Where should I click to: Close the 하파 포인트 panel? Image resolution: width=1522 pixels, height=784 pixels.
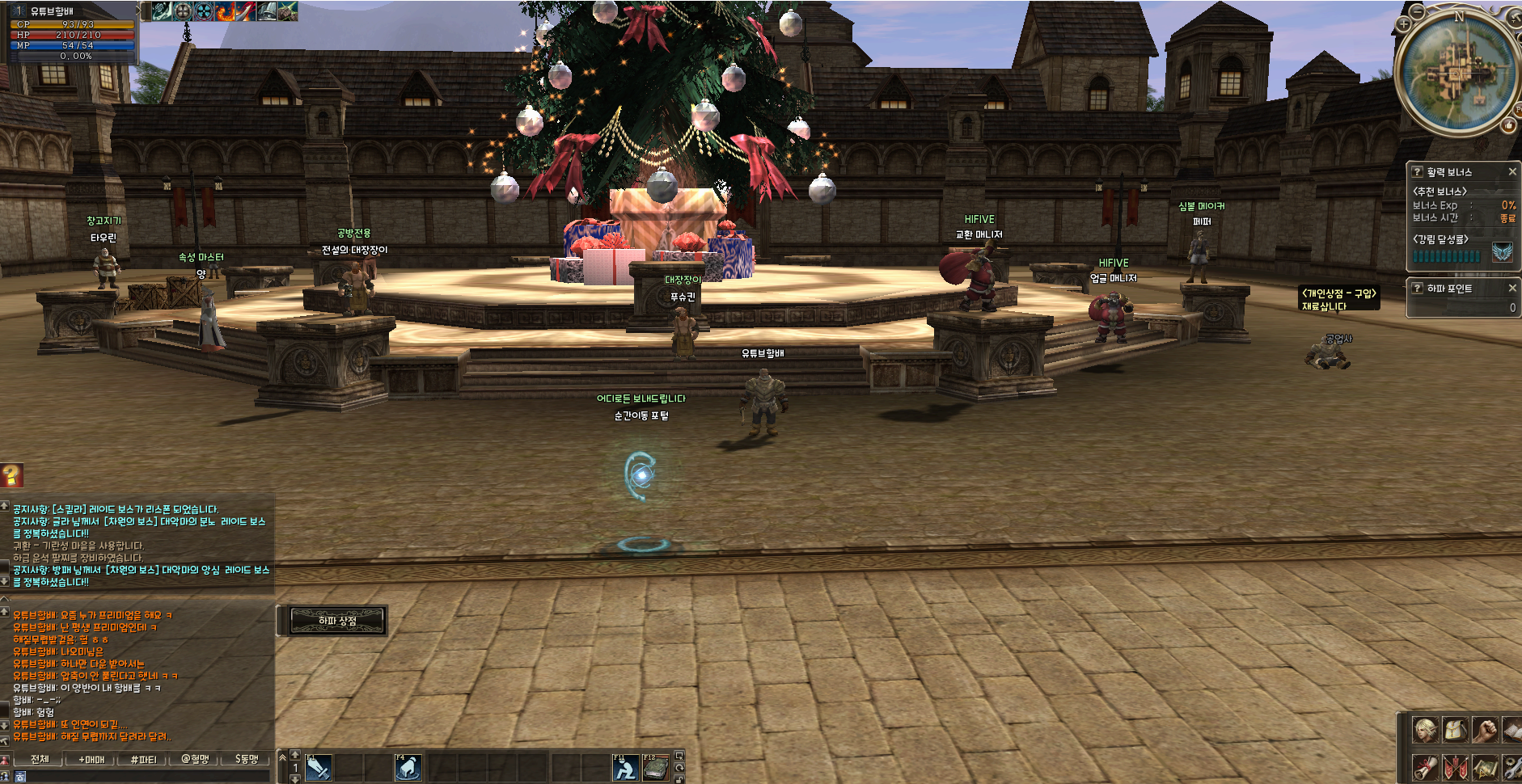[x=1512, y=288]
